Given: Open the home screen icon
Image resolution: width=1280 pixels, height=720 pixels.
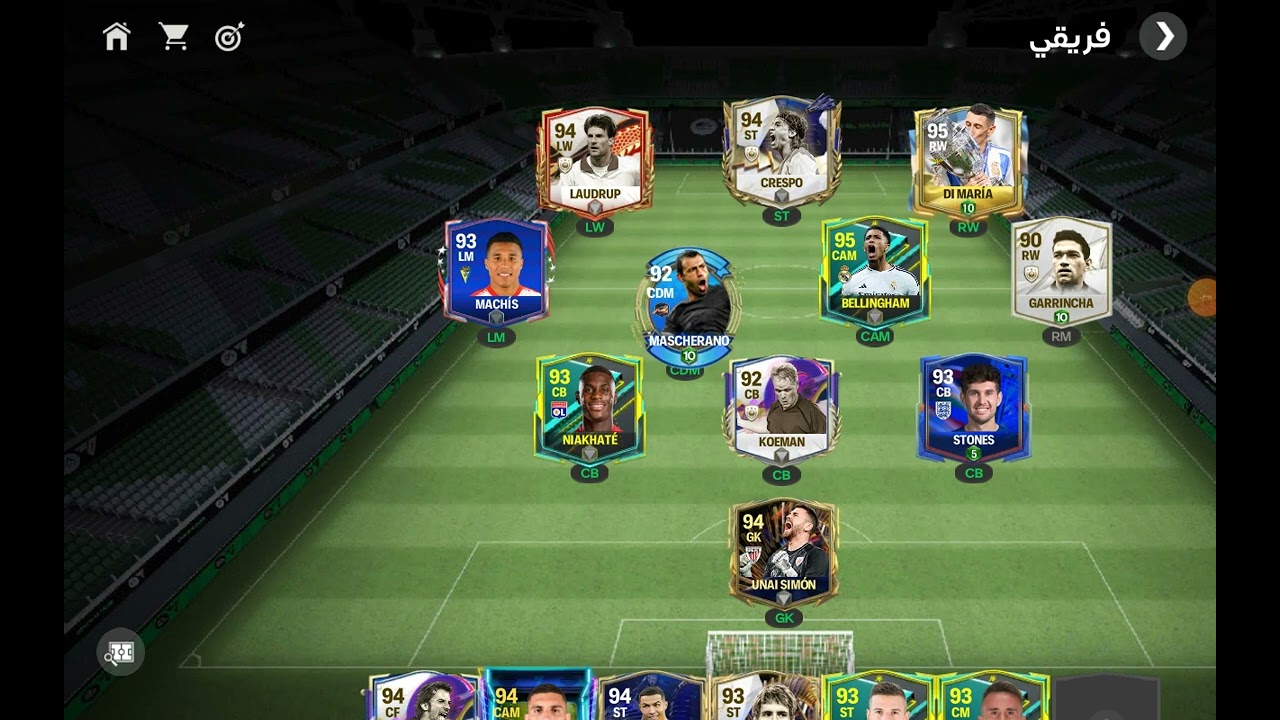Looking at the screenshot, I should pos(117,37).
